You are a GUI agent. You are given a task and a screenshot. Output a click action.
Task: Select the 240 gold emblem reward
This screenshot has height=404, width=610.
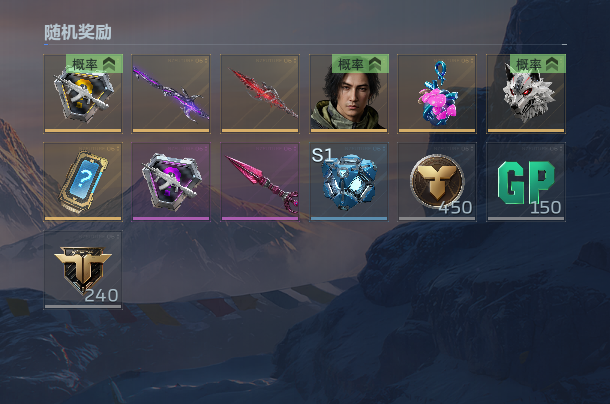pos(83,270)
